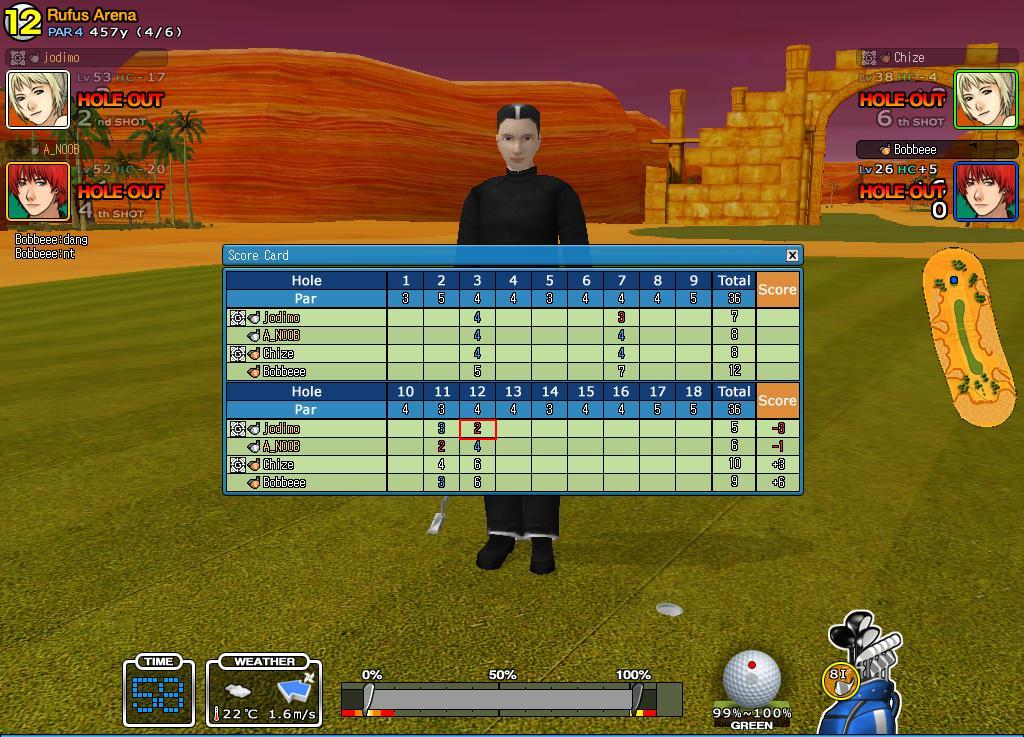
Task: Open the course minimap
Action: coord(965,336)
